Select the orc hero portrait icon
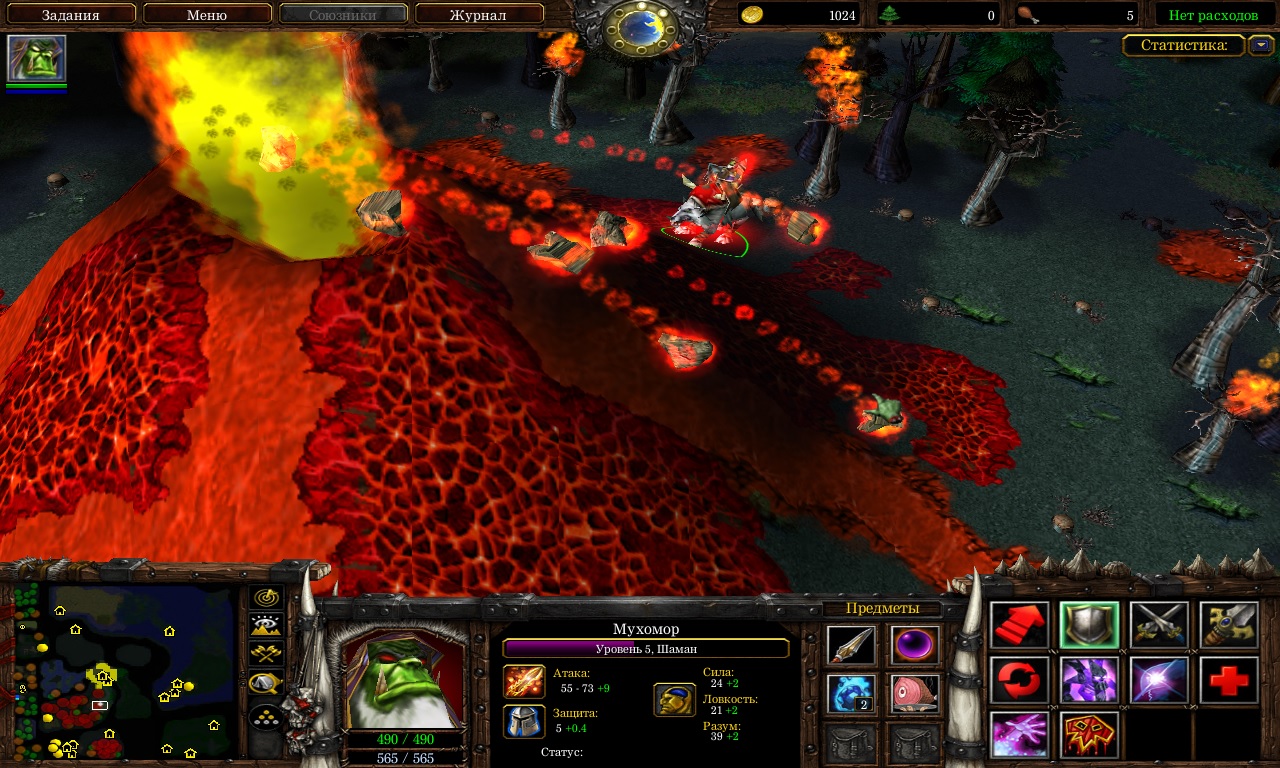The height and width of the screenshot is (768, 1280). pyautogui.click(x=37, y=58)
